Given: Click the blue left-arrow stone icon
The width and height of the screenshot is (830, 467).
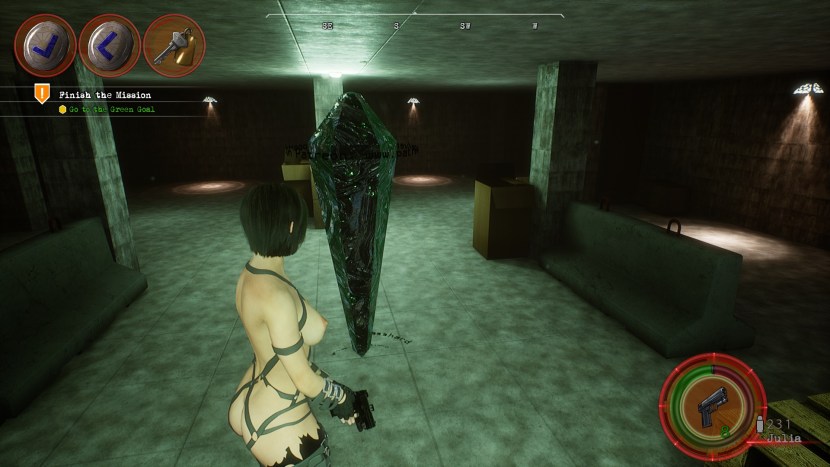Looking at the screenshot, I should (x=109, y=45).
